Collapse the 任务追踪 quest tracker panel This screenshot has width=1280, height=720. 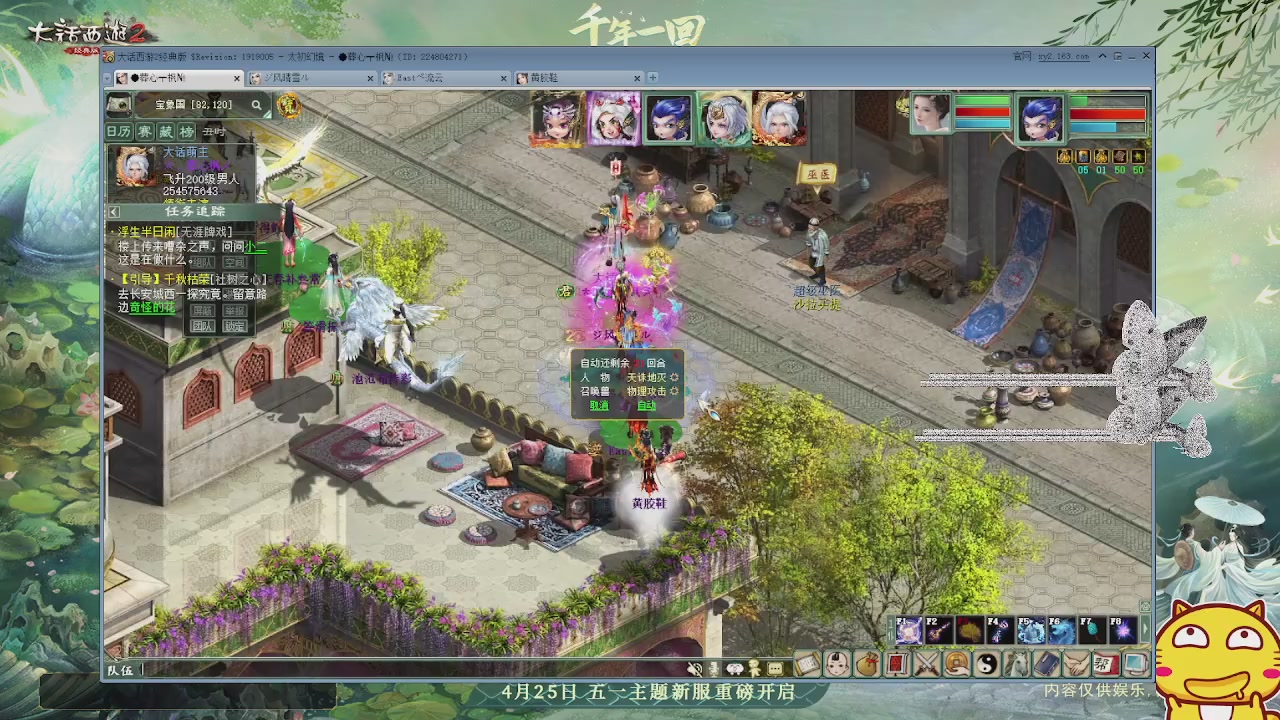[113, 211]
